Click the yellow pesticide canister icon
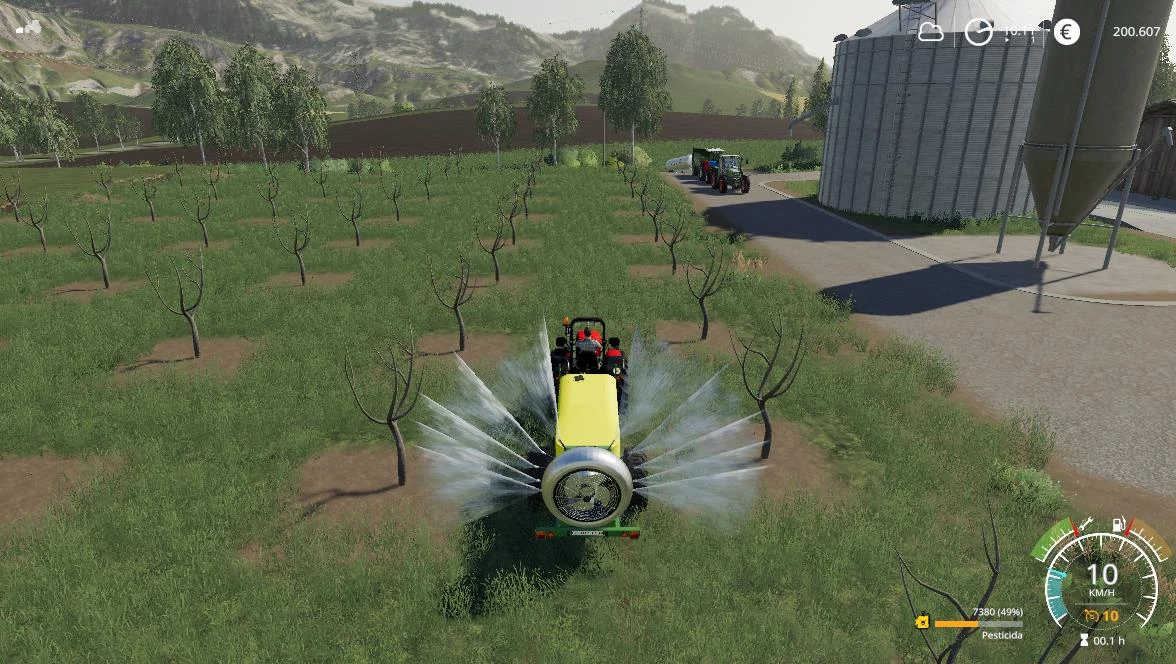The width and height of the screenshot is (1176, 664). (922, 622)
